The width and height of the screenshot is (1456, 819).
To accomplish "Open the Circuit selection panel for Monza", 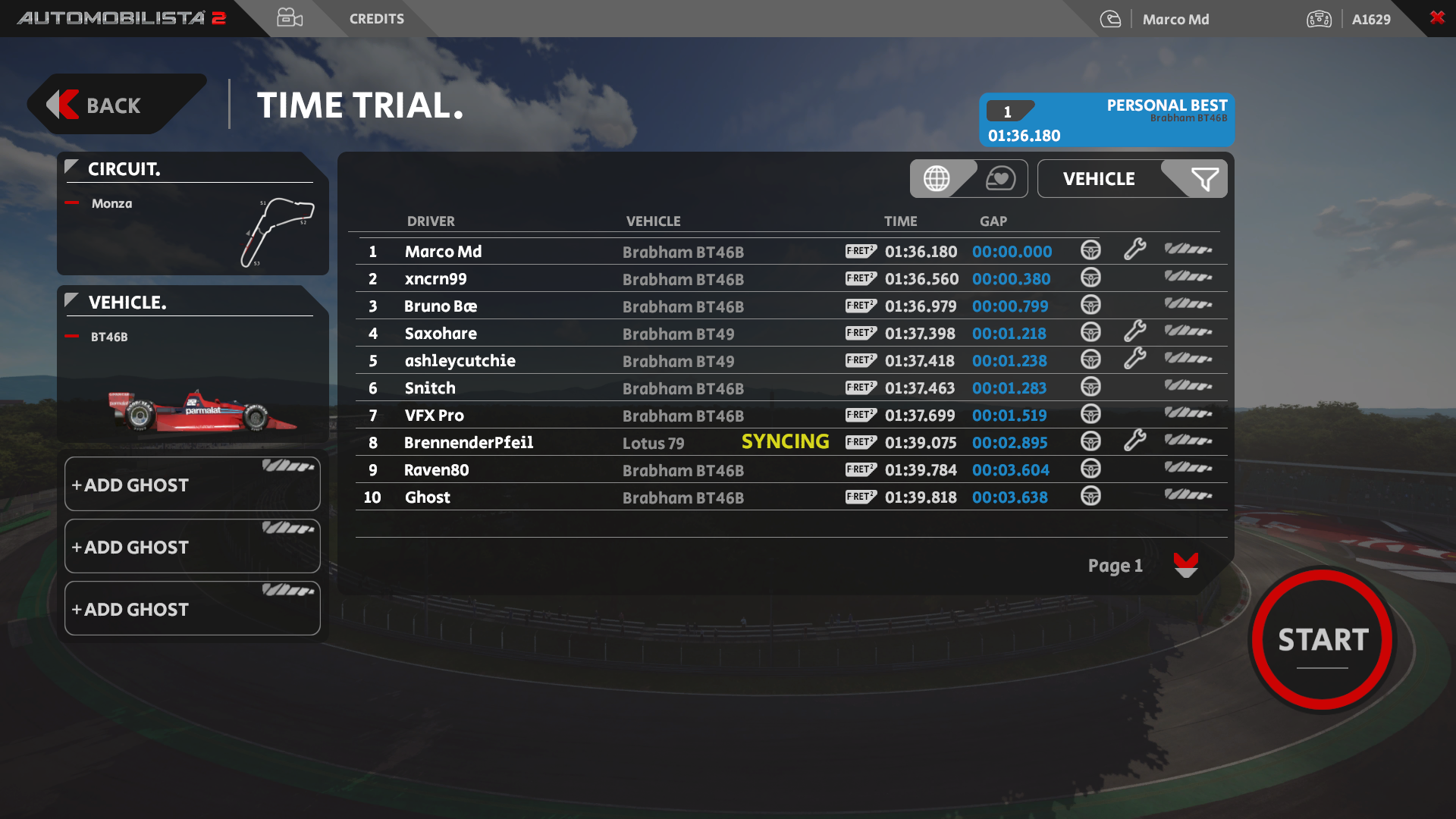I will point(192,214).
